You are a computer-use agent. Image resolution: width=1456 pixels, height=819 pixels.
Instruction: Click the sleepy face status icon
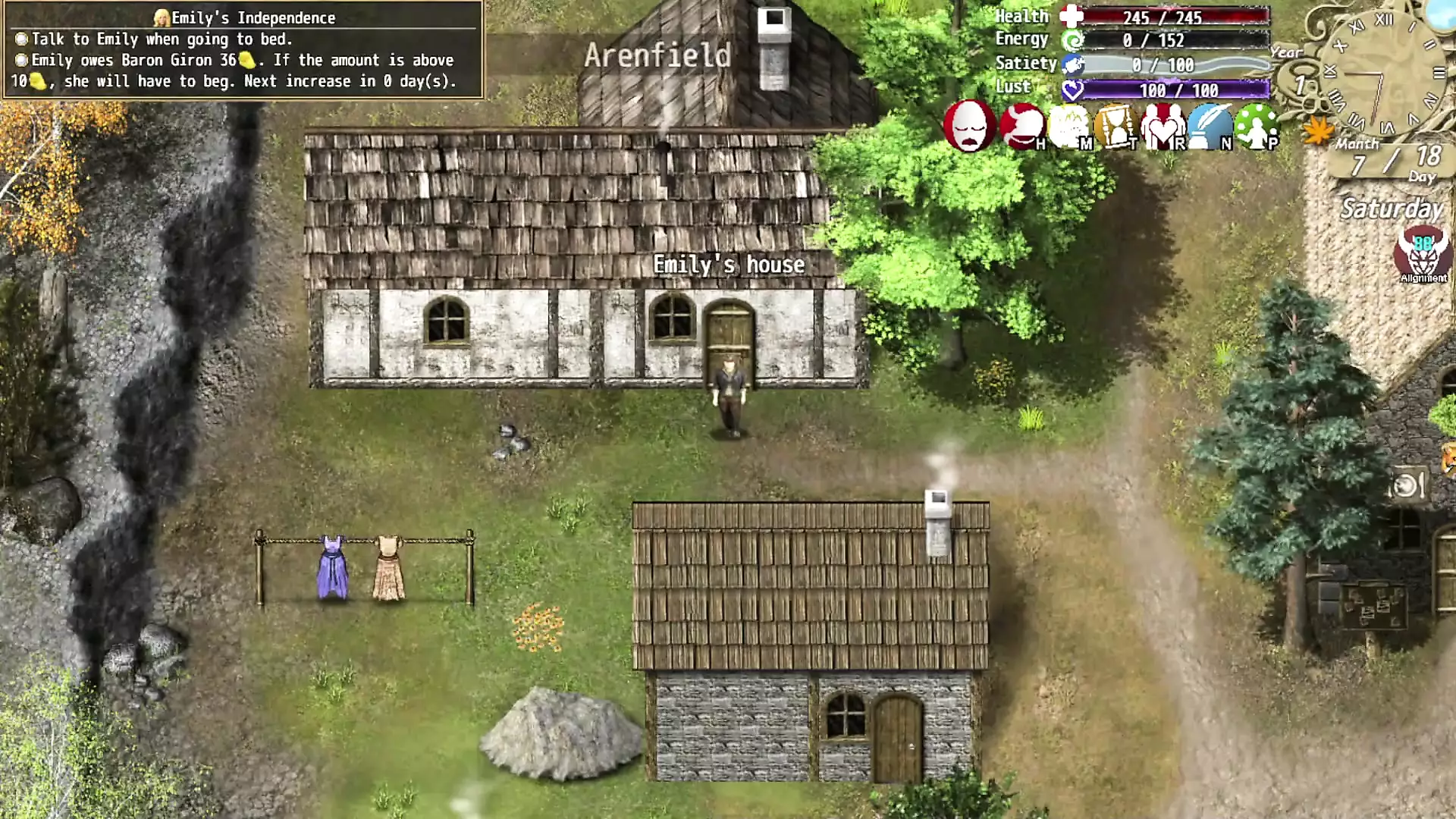(x=969, y=126)
